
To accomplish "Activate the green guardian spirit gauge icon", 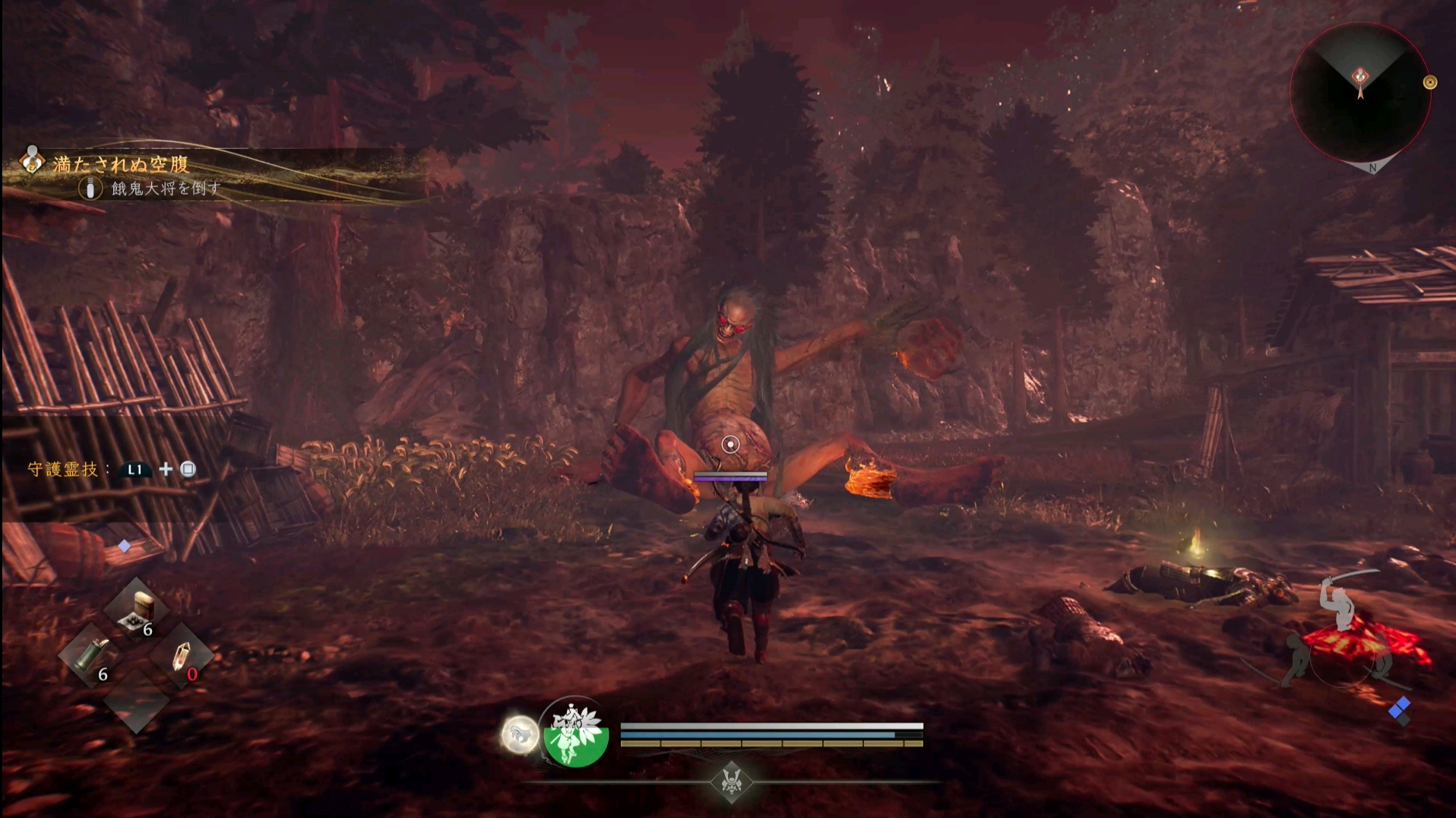I will [576, 733].
